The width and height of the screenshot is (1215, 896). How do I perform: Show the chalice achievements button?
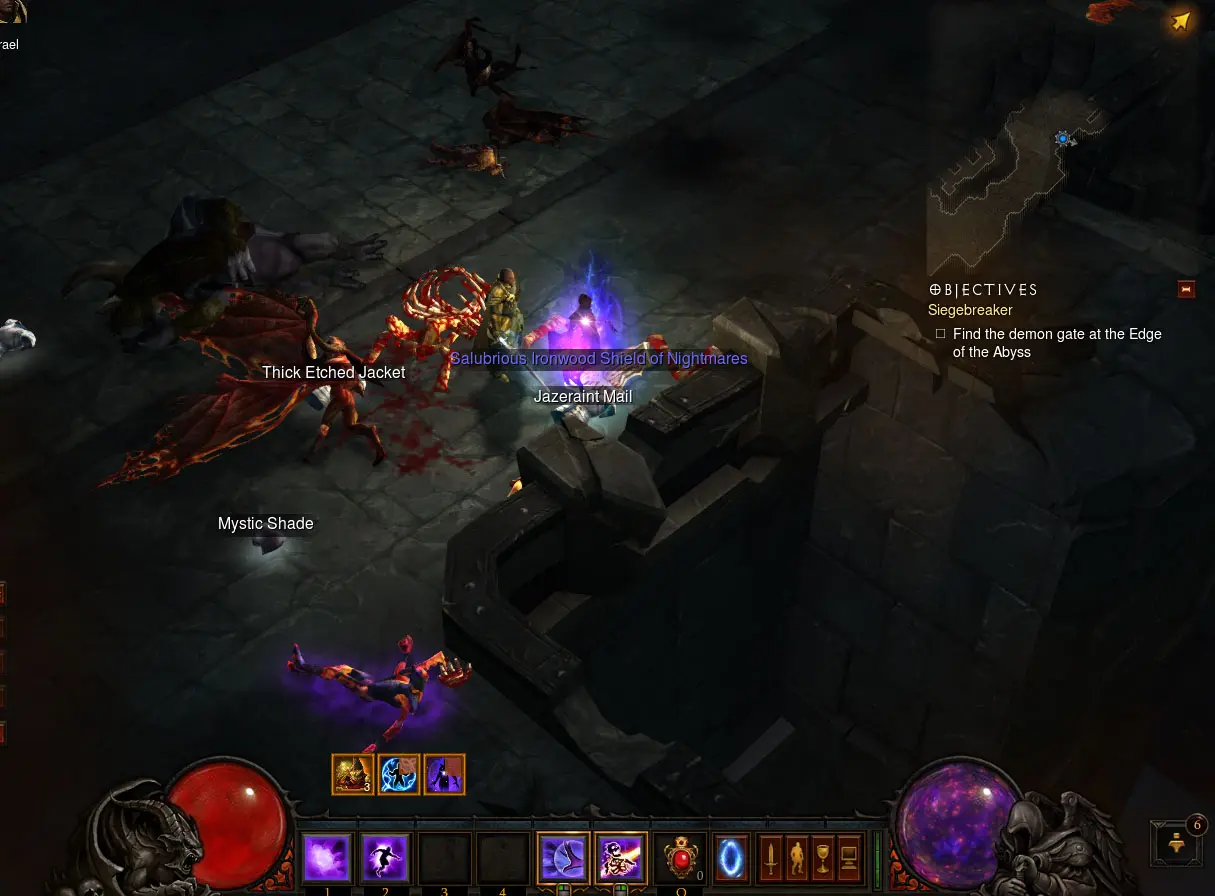pyautogui.click(x=823, y=858)
